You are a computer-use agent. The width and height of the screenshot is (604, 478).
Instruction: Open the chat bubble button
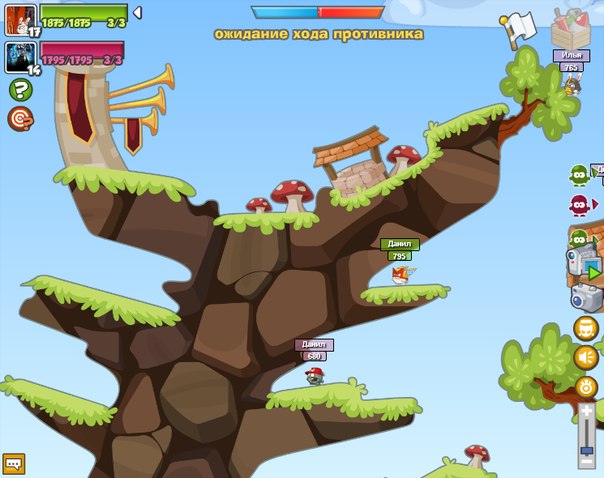13,463
